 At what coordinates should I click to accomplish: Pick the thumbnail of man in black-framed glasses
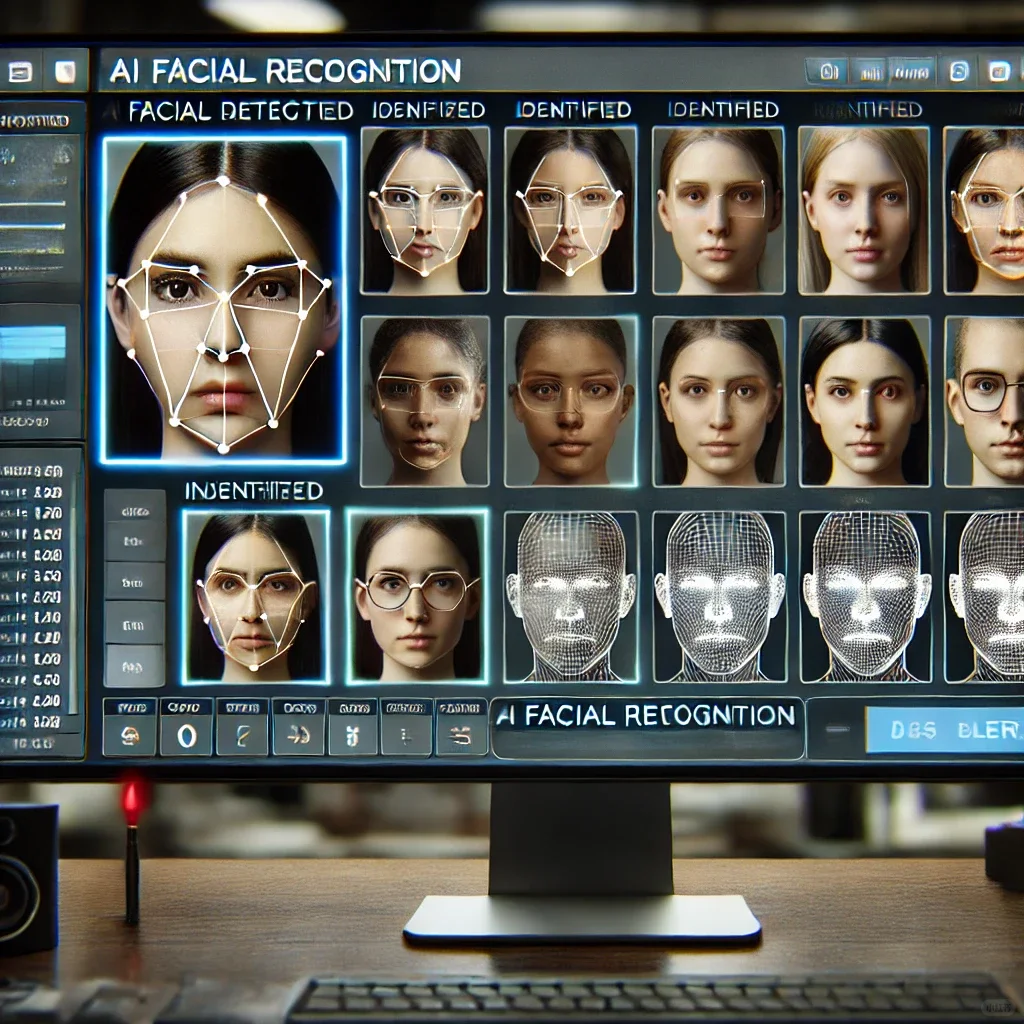988,401
